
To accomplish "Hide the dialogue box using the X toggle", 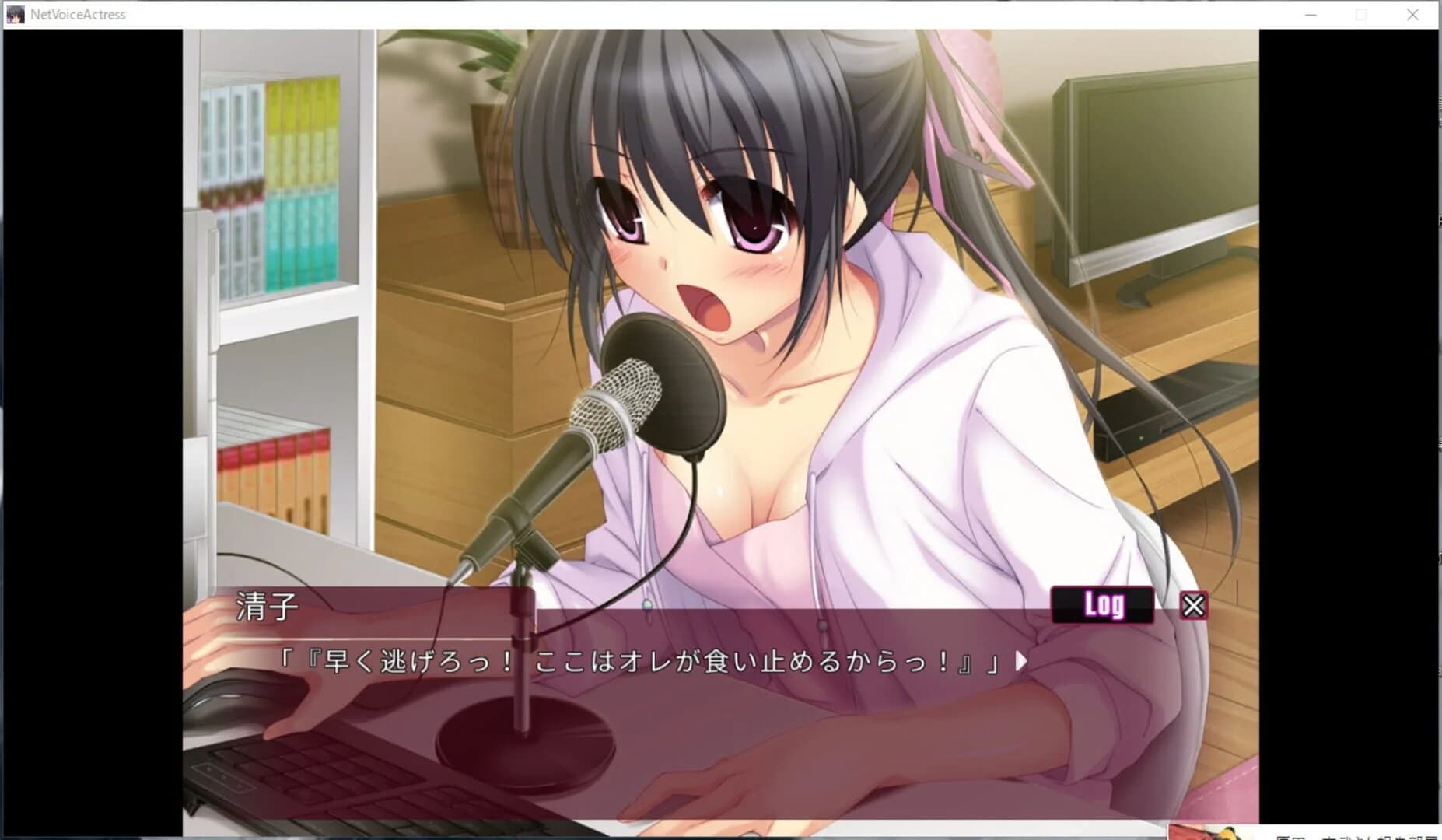I will pos(1192,604).
